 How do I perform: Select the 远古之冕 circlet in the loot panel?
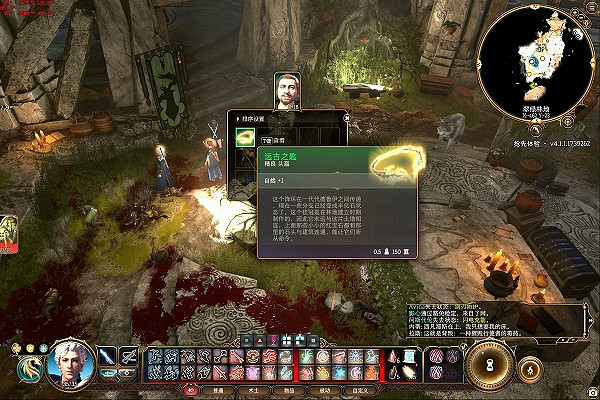(245, 137)
